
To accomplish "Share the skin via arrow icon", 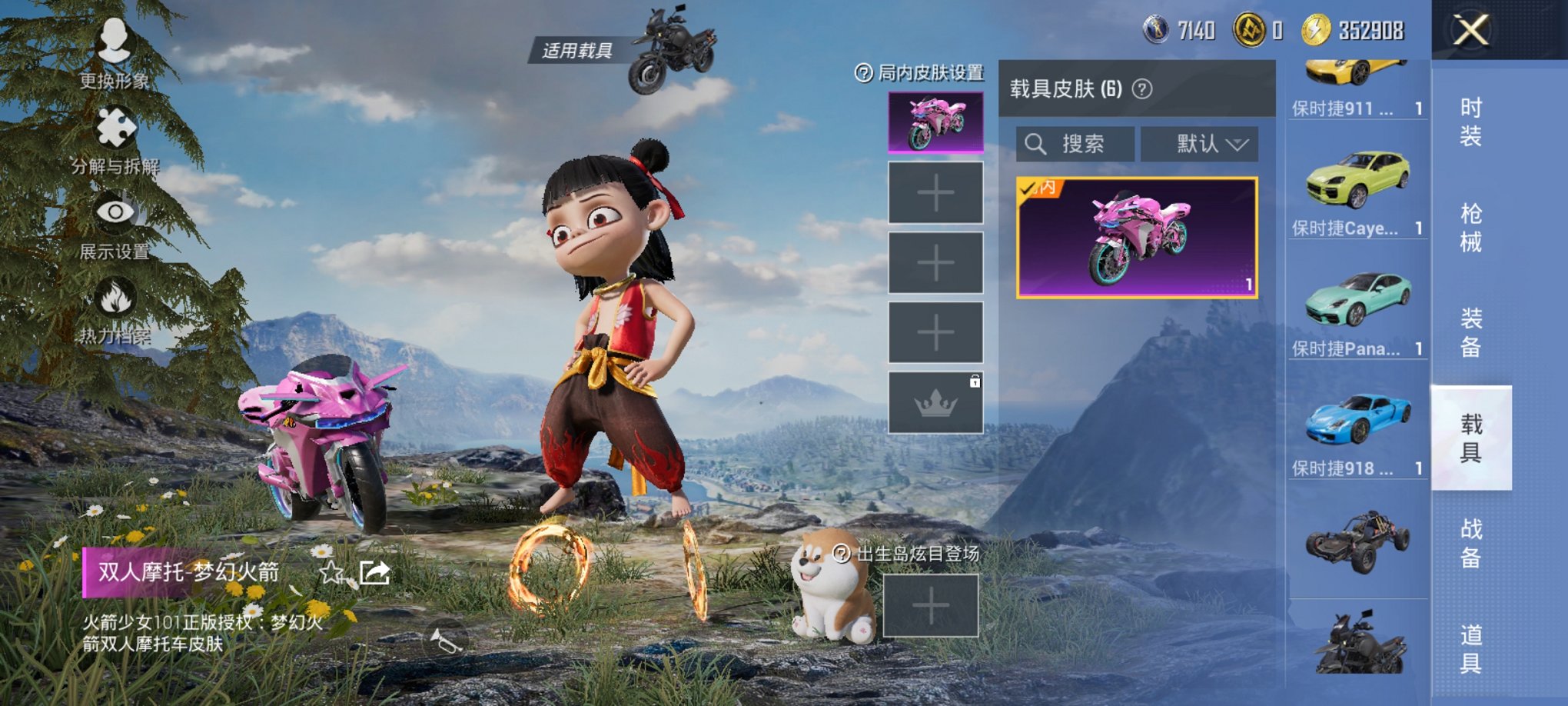I will pos(375,572).
